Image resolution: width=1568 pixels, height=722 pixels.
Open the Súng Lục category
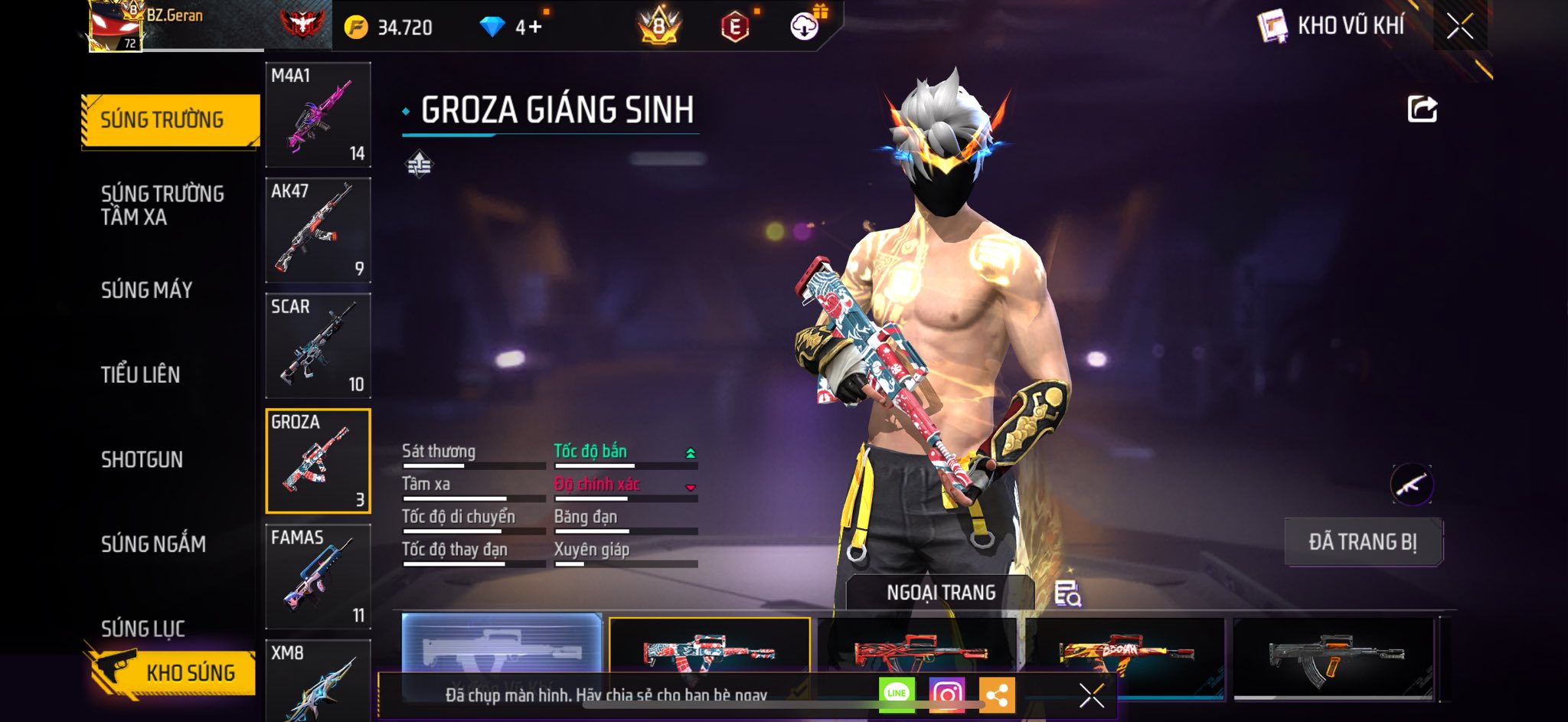click(x=143, y=629)
